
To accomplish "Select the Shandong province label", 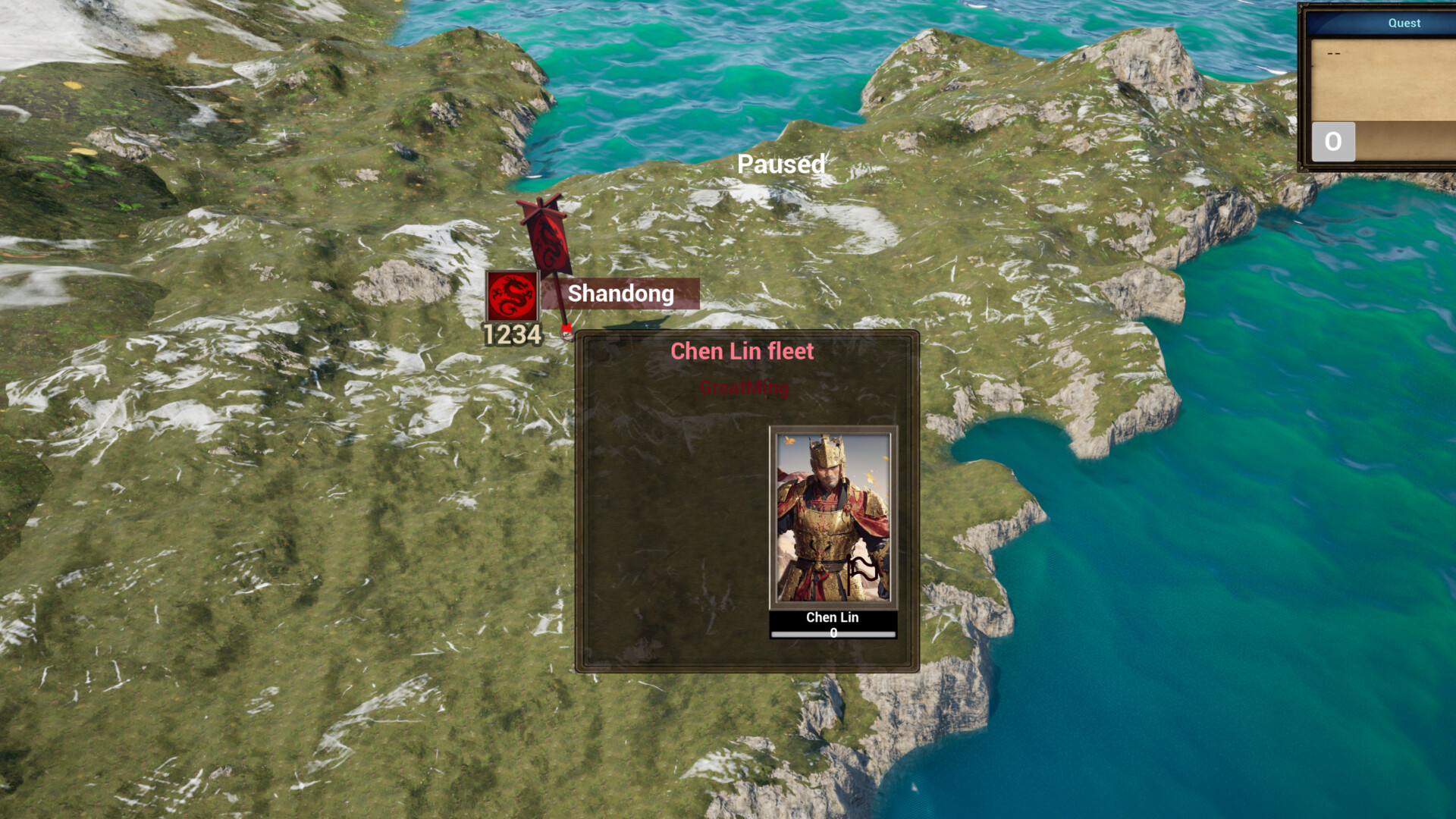I will tap(622, 295).
